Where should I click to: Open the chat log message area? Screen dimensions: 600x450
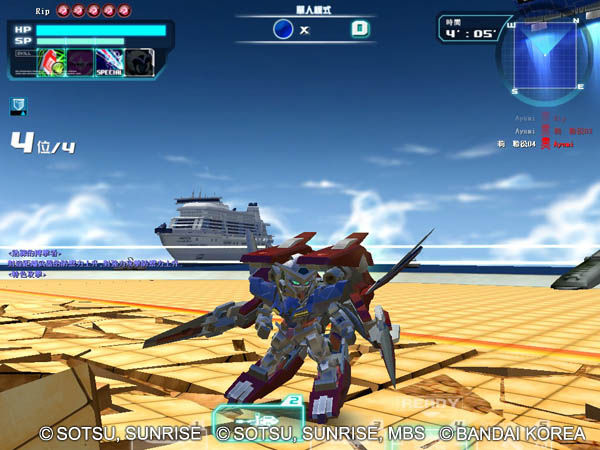[x=95, y=264]
